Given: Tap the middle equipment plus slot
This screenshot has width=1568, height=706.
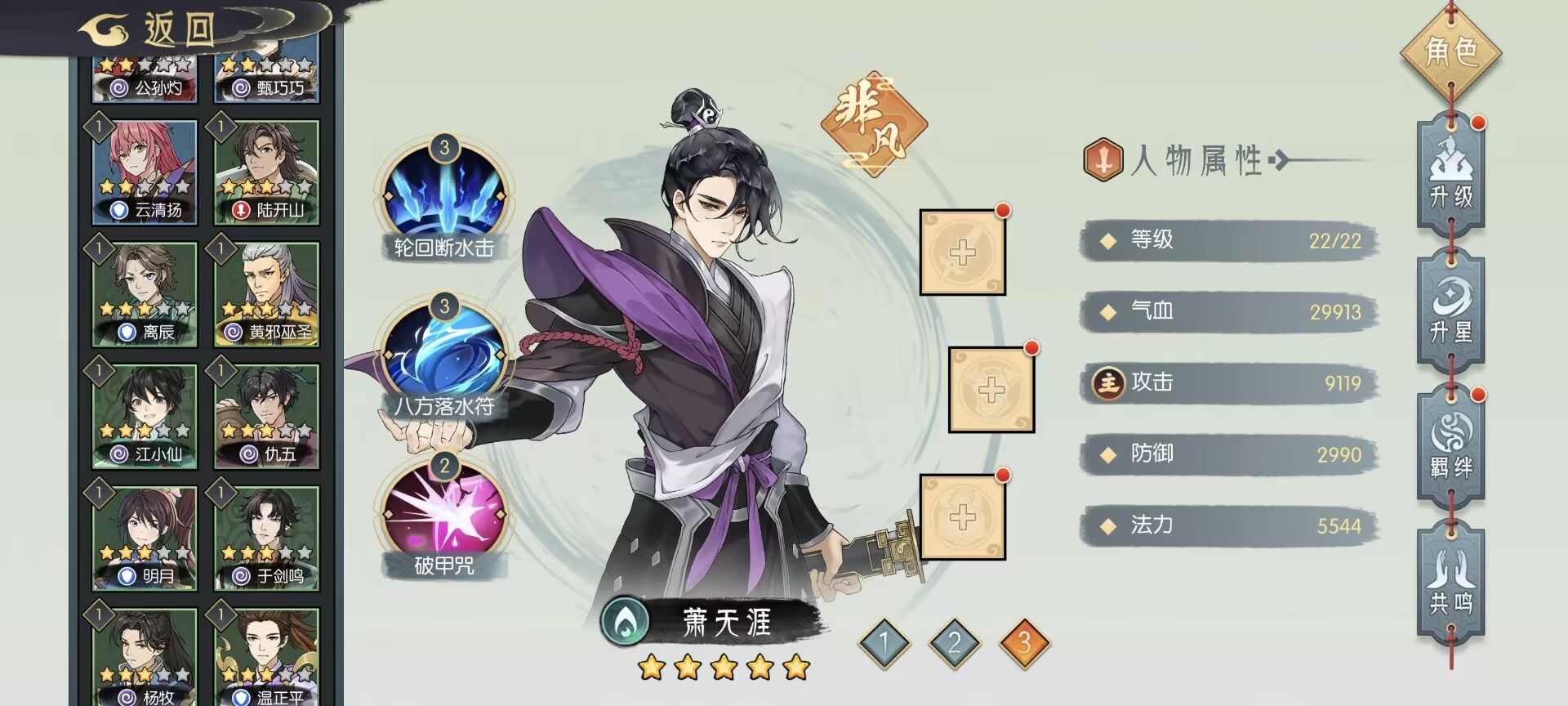Looking at the screenshot, I should pos(990,391).
